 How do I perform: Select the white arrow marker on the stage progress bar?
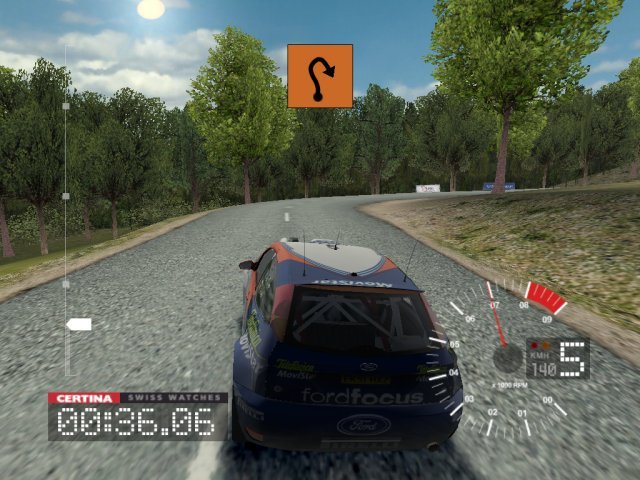point(78,324)
